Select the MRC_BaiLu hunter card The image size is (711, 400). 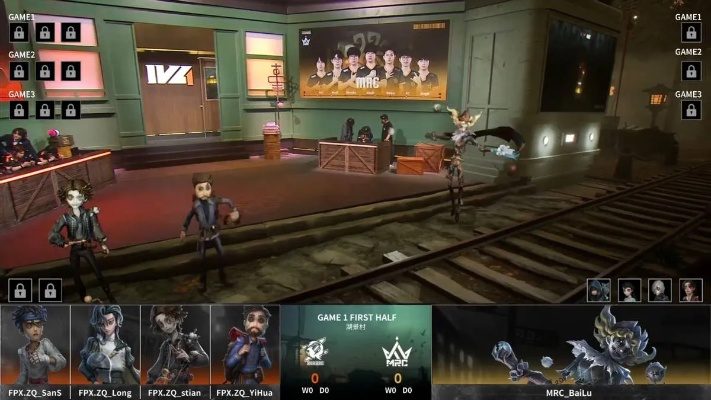tap(572, 350)
